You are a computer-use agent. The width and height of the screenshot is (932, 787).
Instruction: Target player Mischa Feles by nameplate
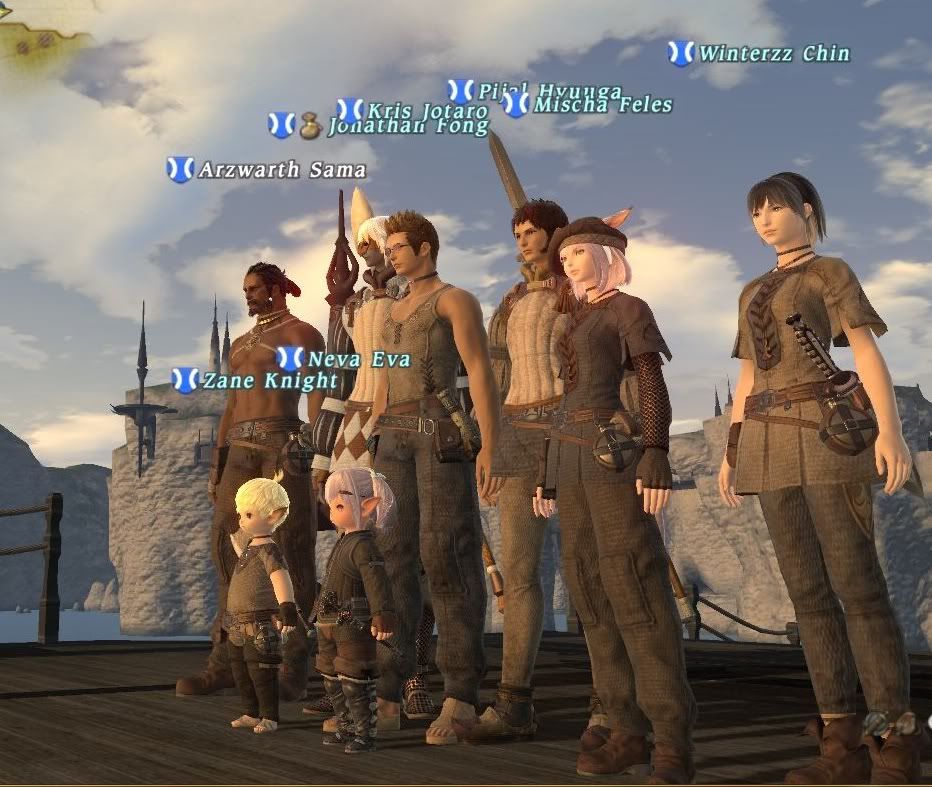pos(602,105)
